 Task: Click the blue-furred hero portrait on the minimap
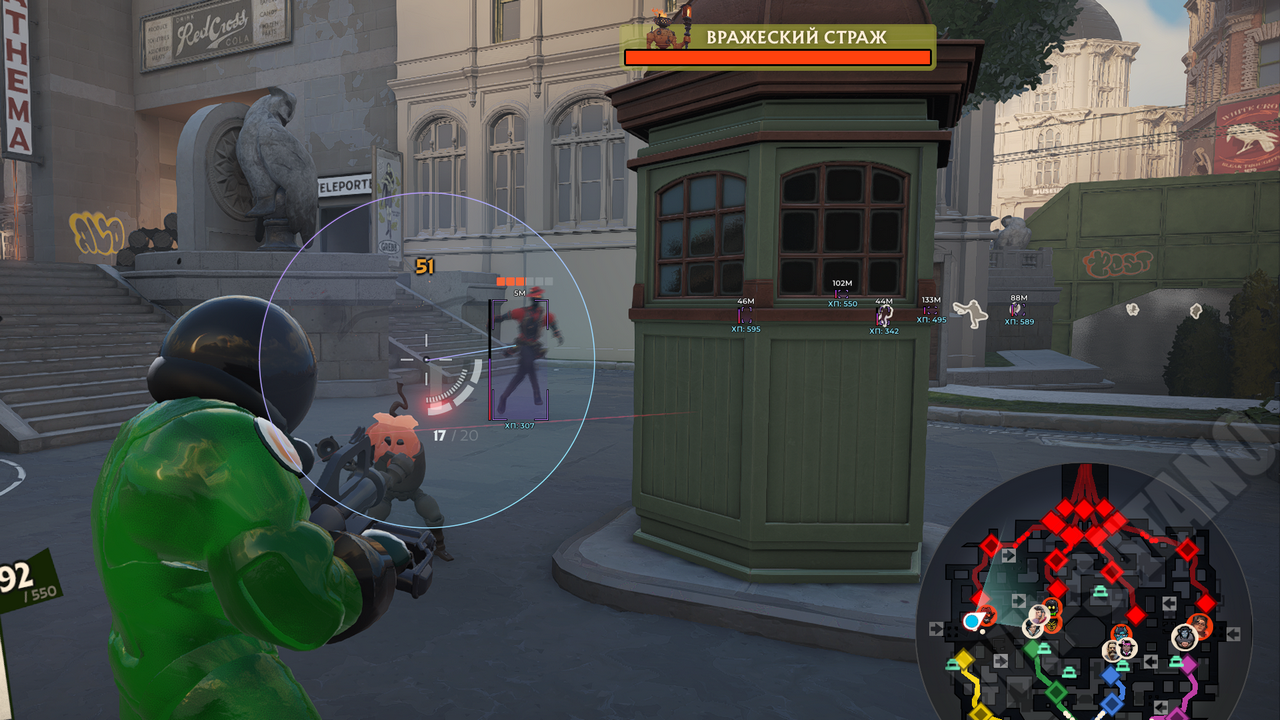pyautogui.click(x=1122, y=633)
